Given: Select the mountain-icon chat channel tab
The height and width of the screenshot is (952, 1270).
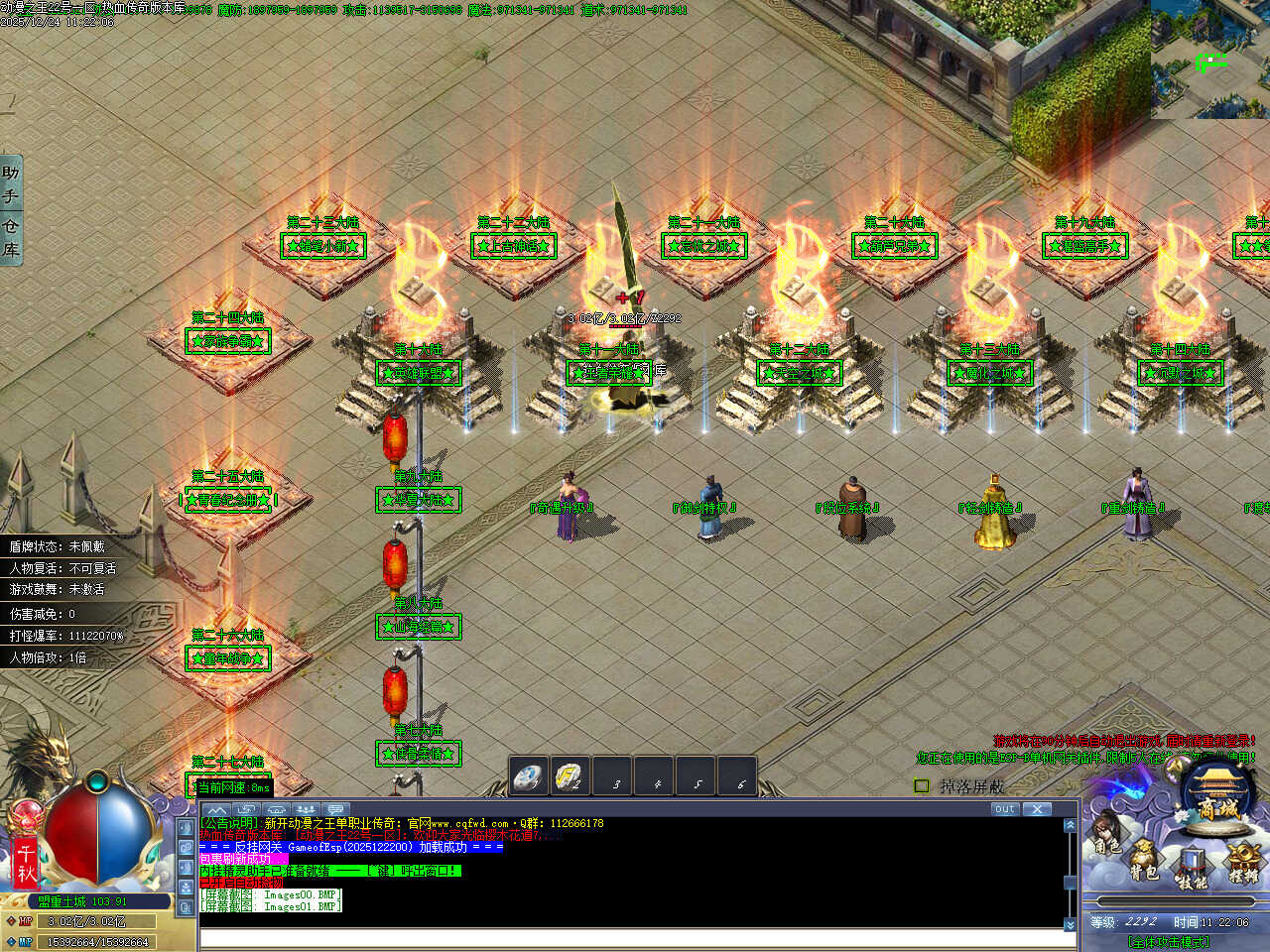Looking at the screenshot, I should (215, 810).
